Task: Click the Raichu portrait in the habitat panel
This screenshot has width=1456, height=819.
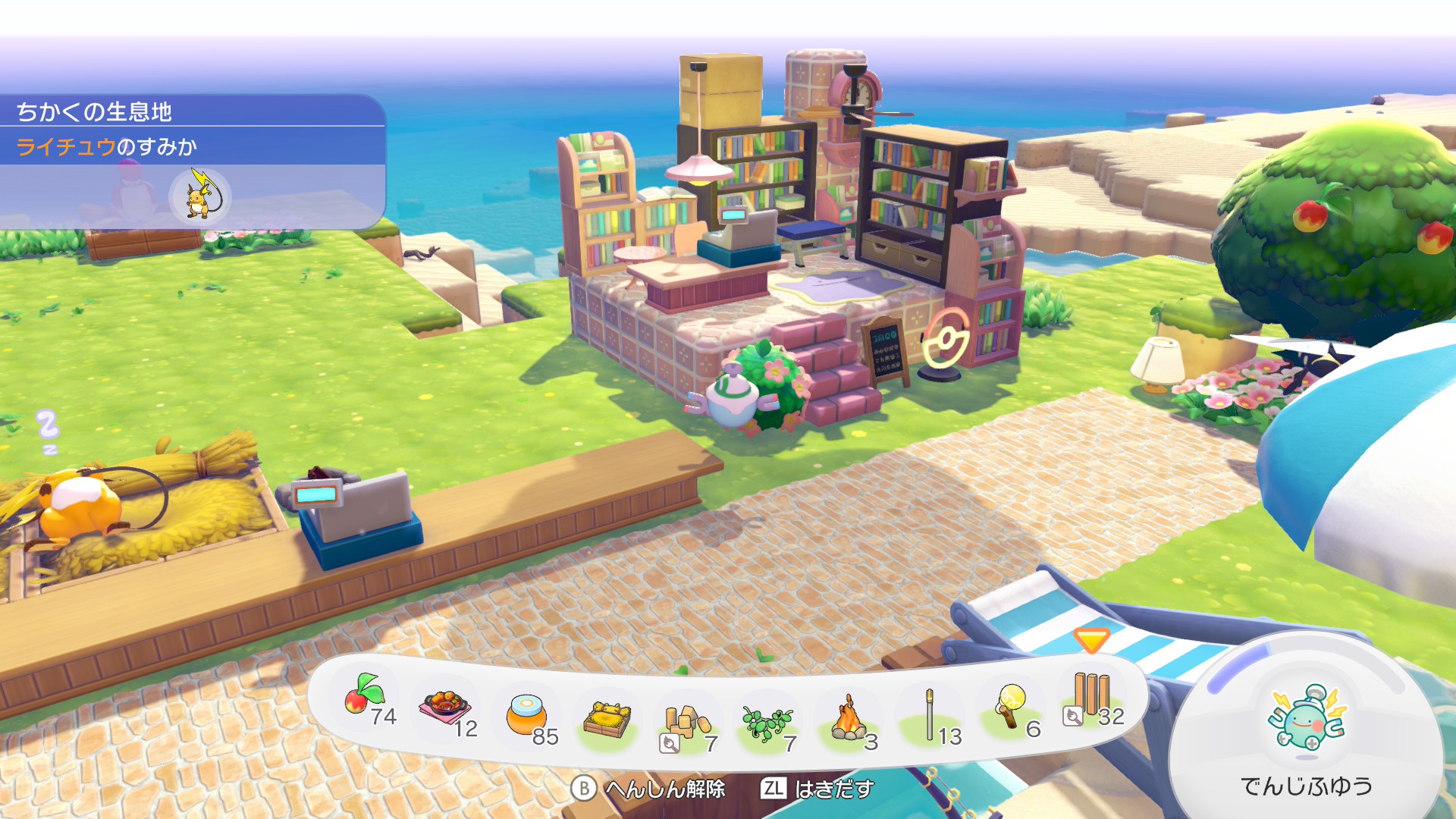Action: (200, 197)
